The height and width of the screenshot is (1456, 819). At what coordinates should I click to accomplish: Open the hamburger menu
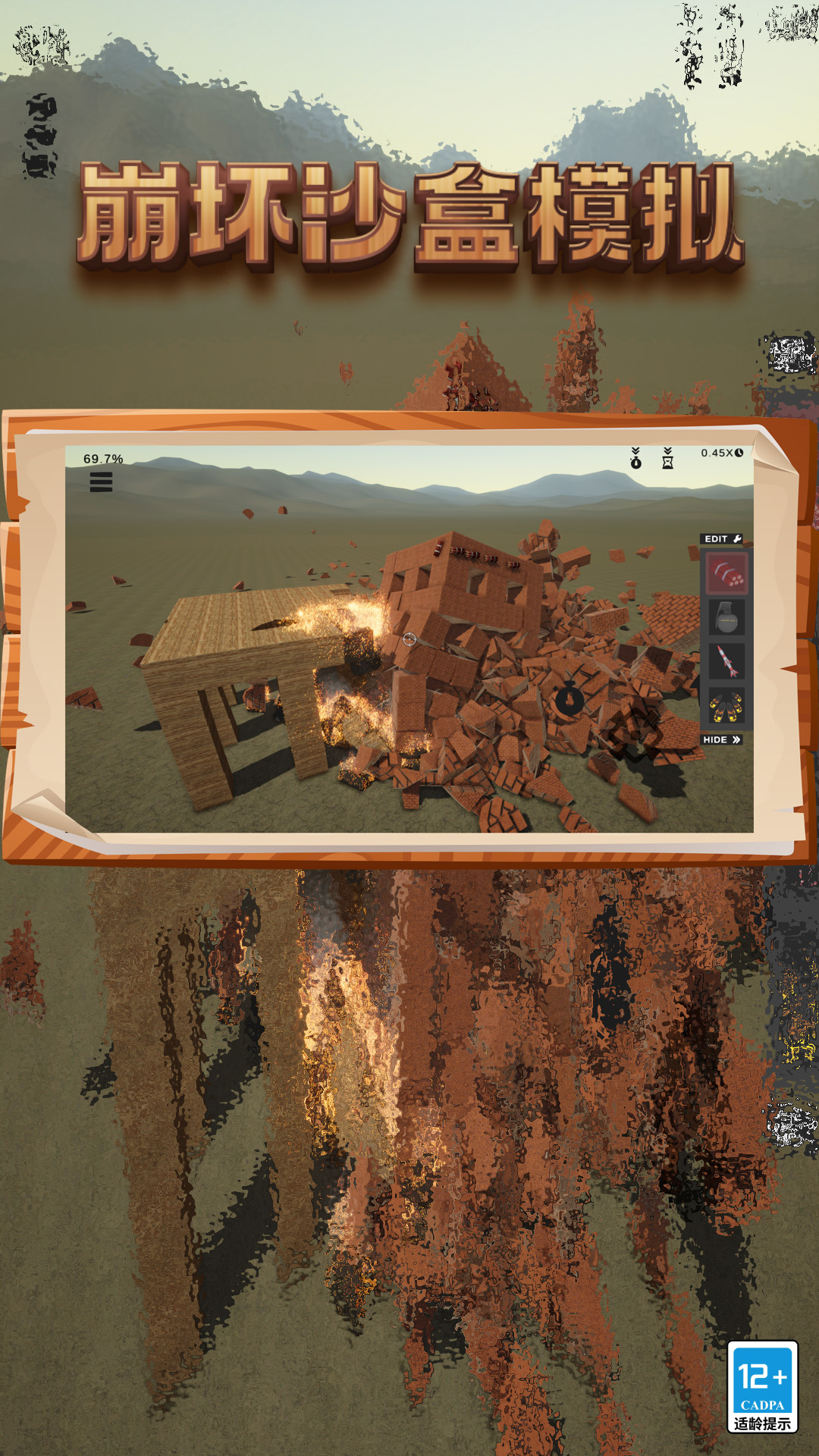click(101, 482)
